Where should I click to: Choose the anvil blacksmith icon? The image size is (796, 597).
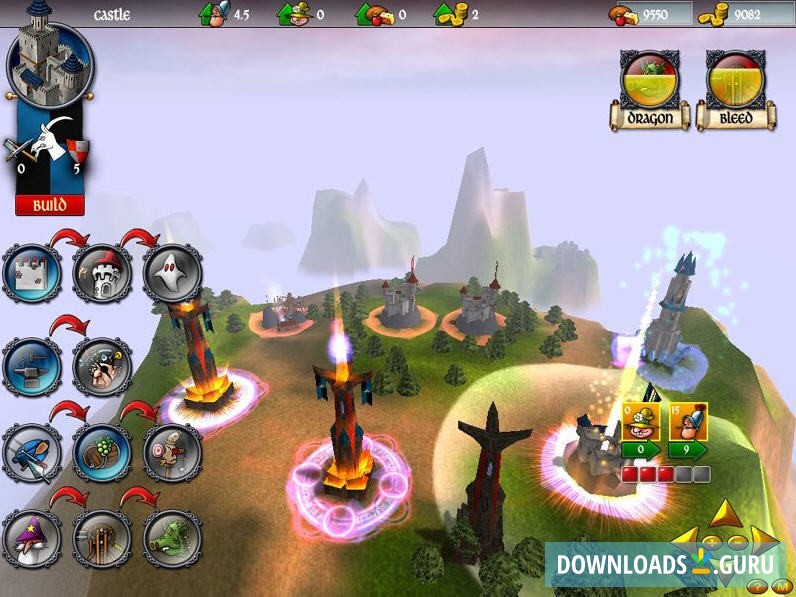coord(32,367)
